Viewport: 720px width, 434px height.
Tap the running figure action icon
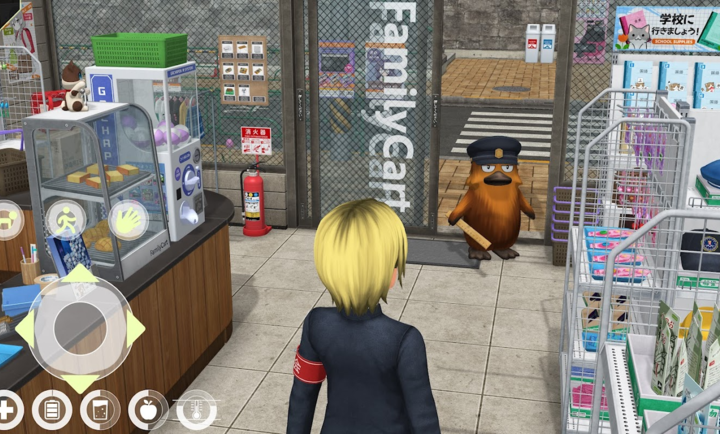[65, 219]
